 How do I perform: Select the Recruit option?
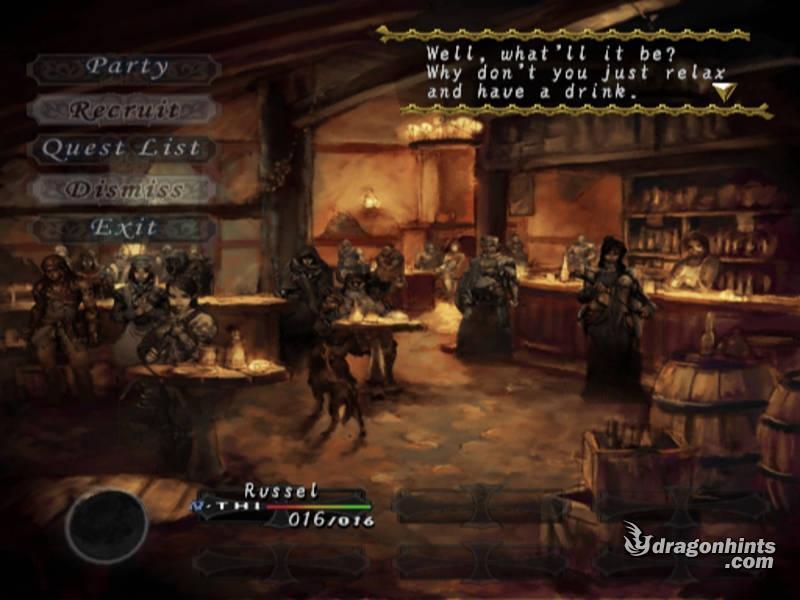124,109
